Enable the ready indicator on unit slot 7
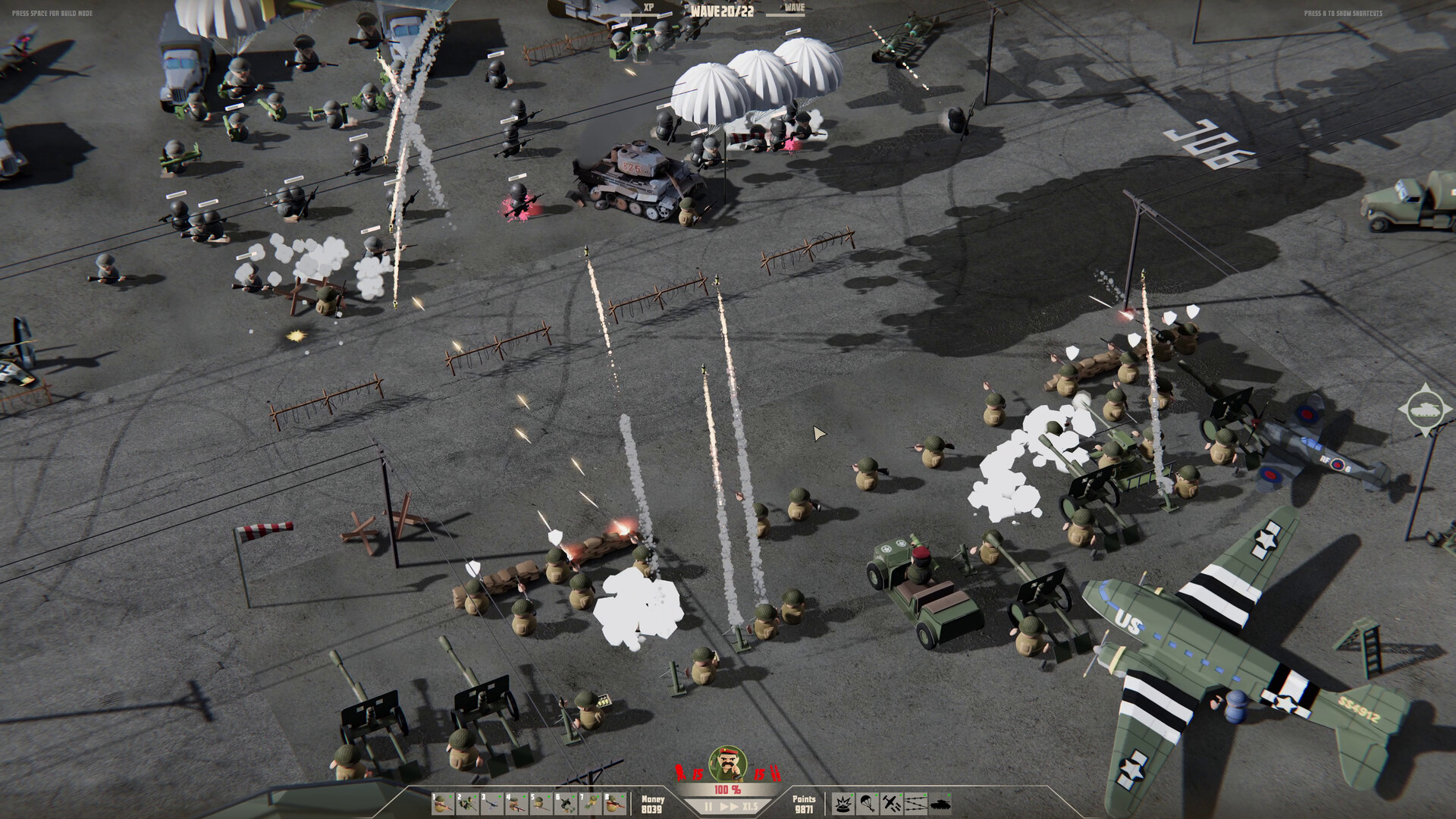The image size is (1456, 819). [x=597, y=796]
